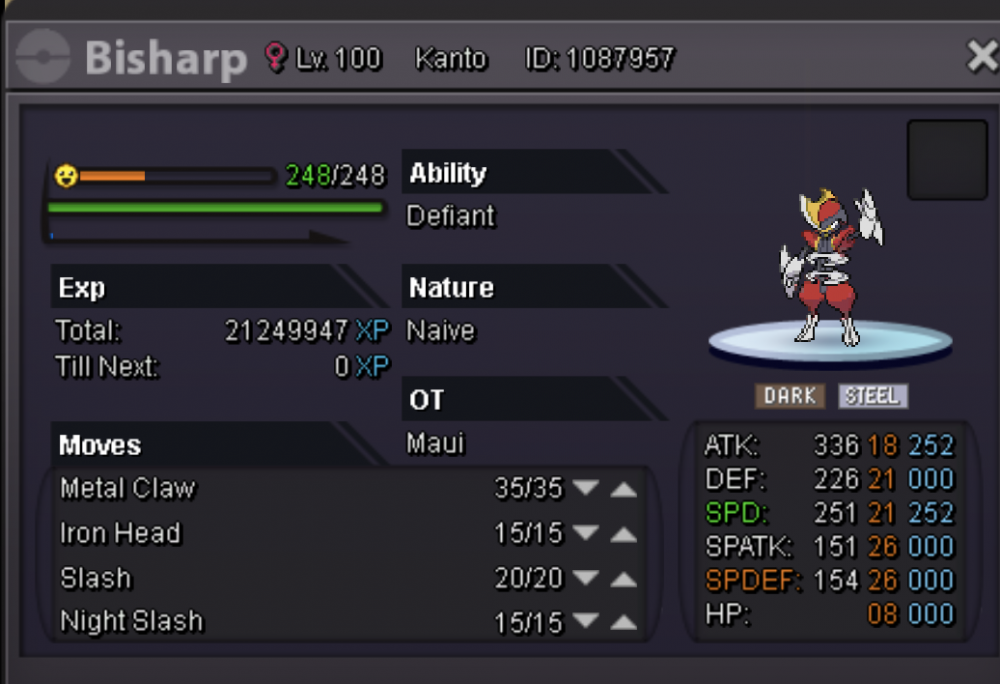Move Slash down in the list
The height and width of the screenshot is (684, 1000).
[586, 578]
